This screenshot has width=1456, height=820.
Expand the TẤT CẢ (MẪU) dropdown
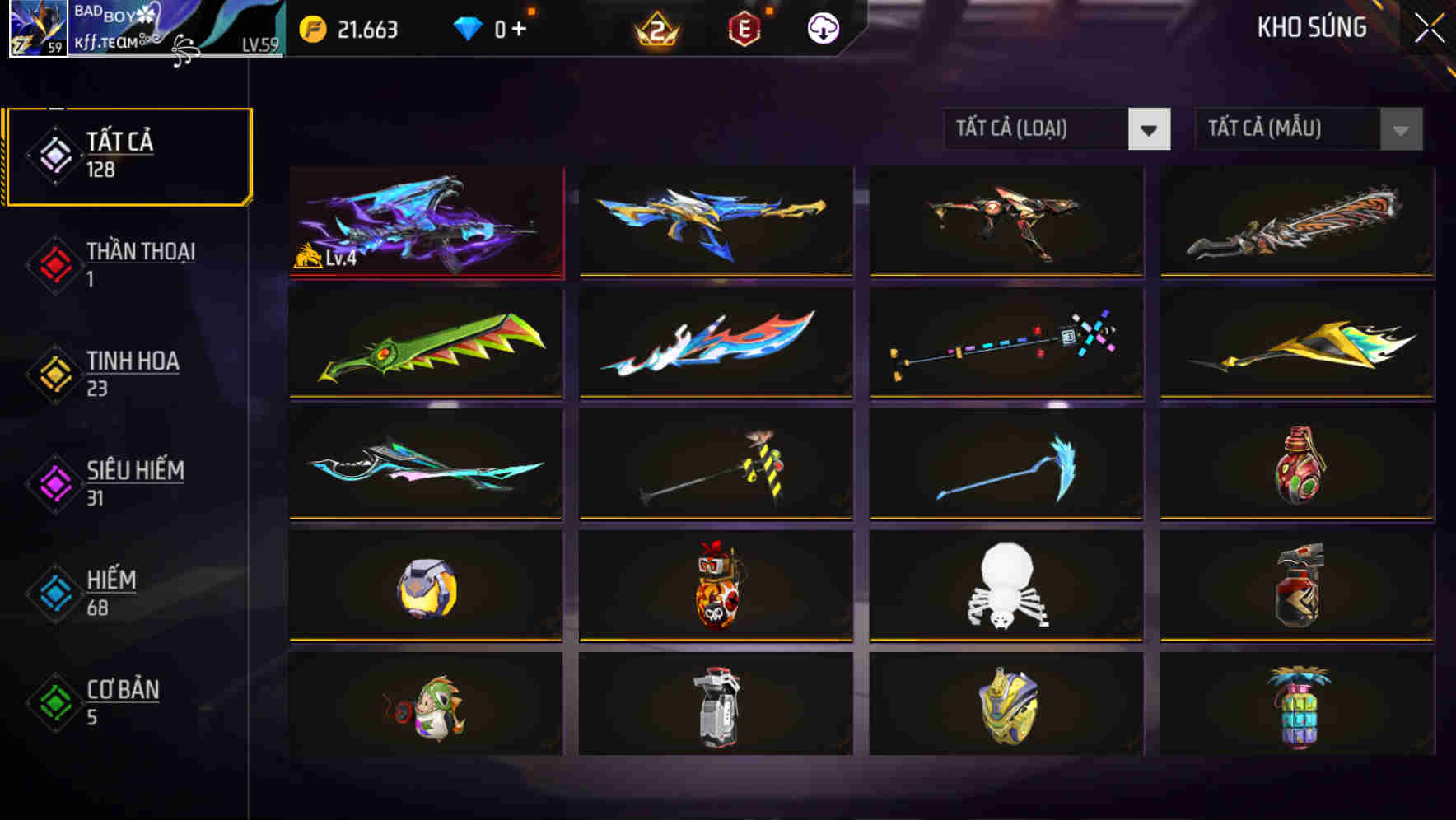point(1285,129)
